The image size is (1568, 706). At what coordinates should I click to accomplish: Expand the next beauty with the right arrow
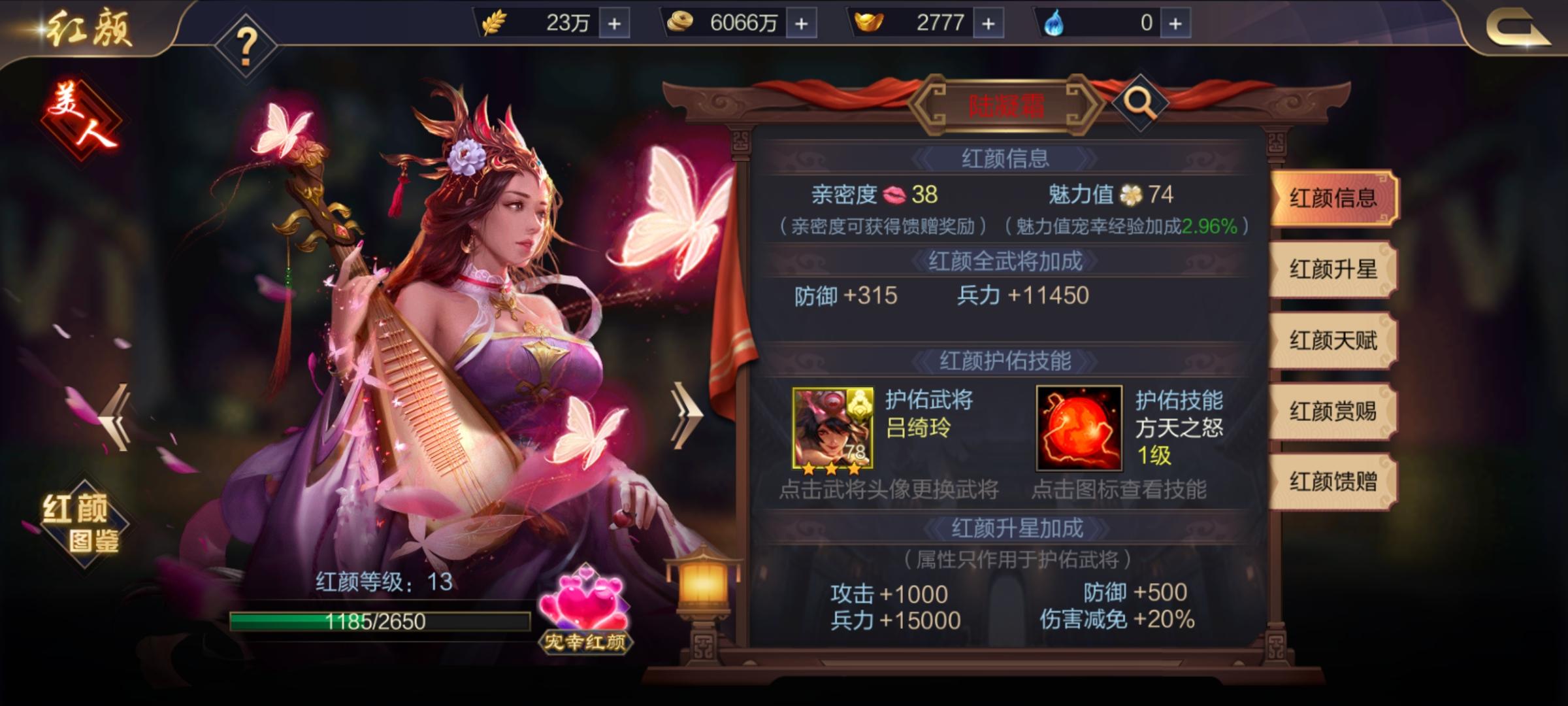[687, 416]
